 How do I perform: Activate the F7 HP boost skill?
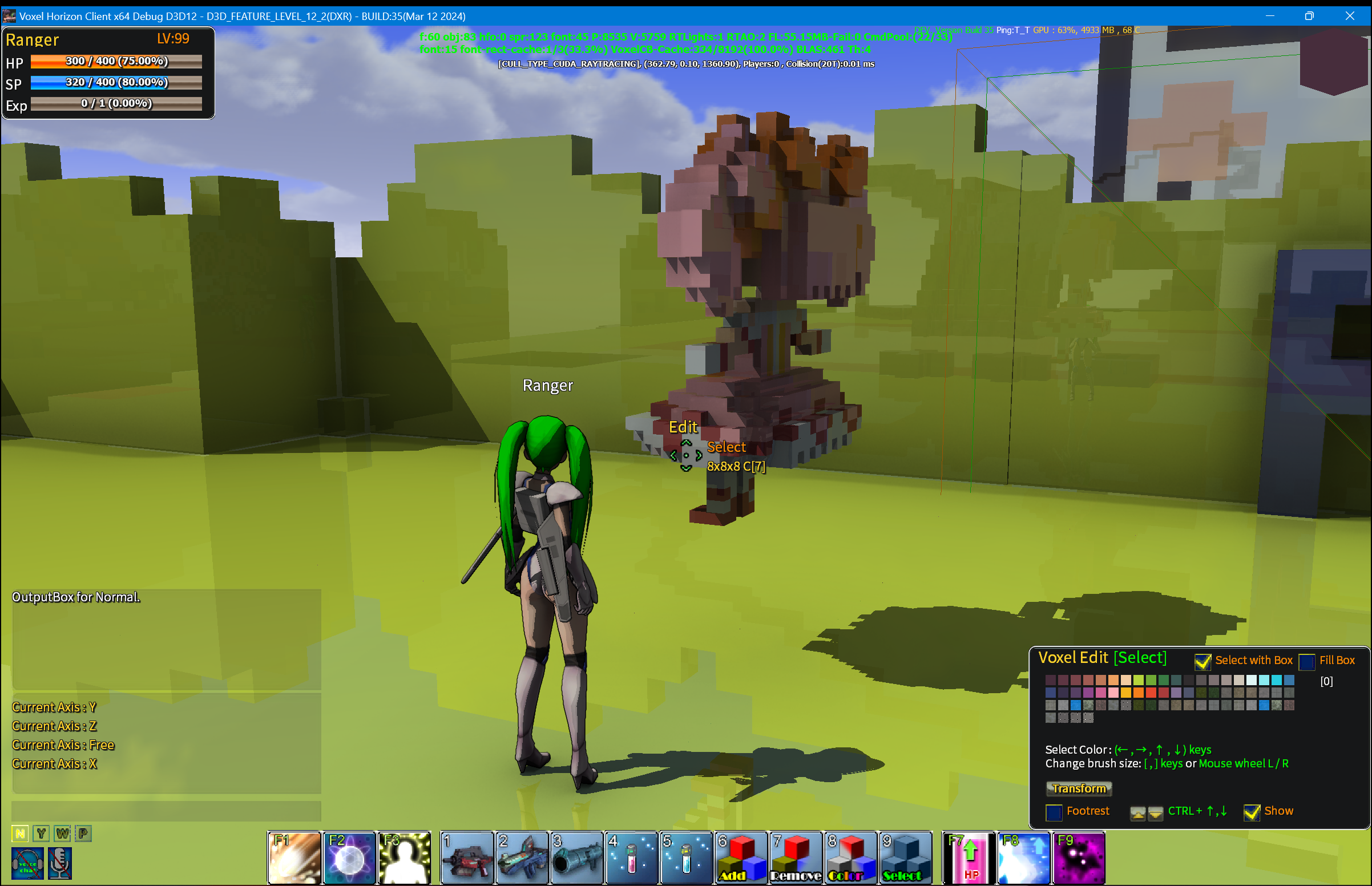click(x=969, y=859)
